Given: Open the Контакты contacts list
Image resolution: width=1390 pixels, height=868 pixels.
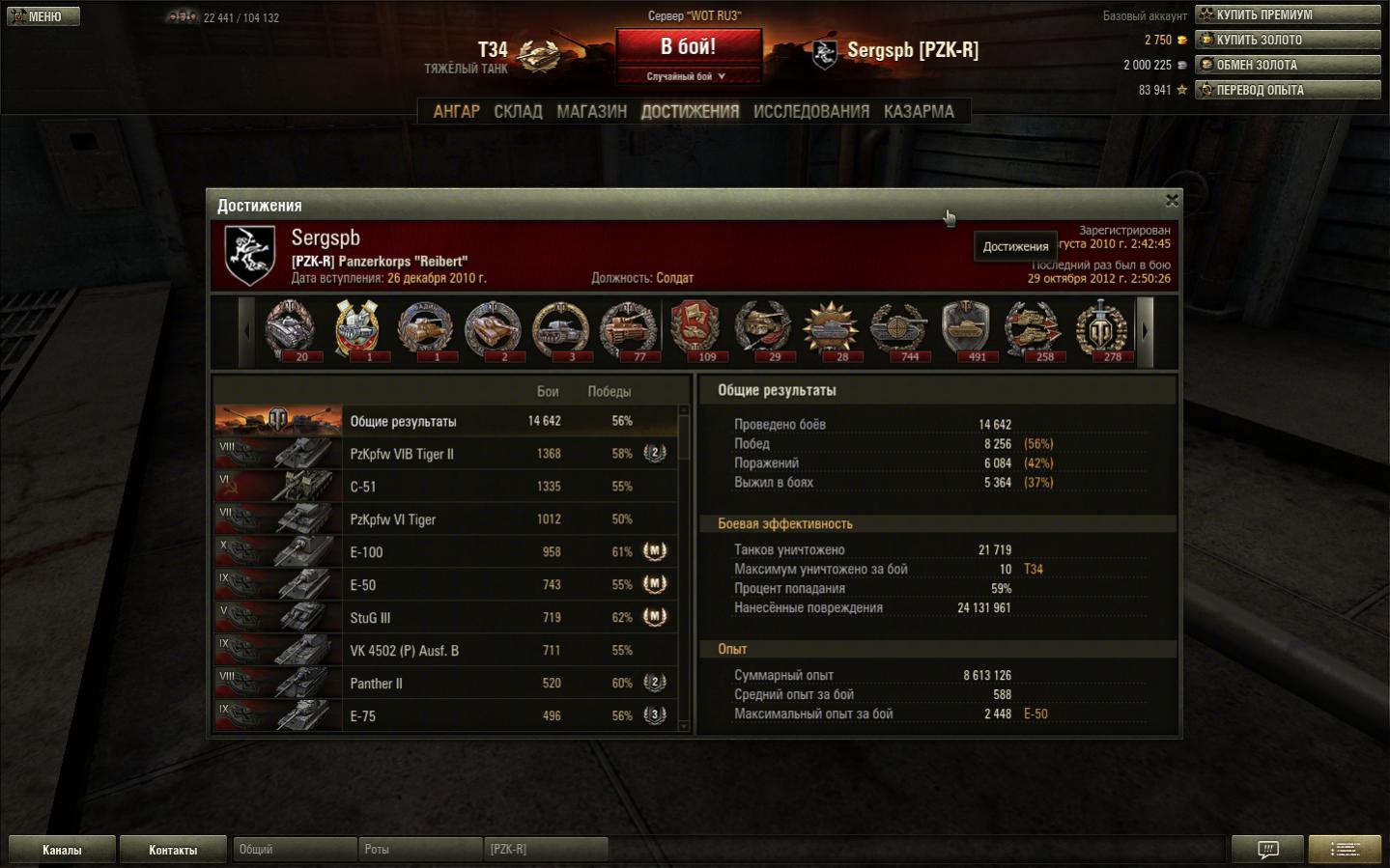Looking at the screenshot, I should coord(173,850).
